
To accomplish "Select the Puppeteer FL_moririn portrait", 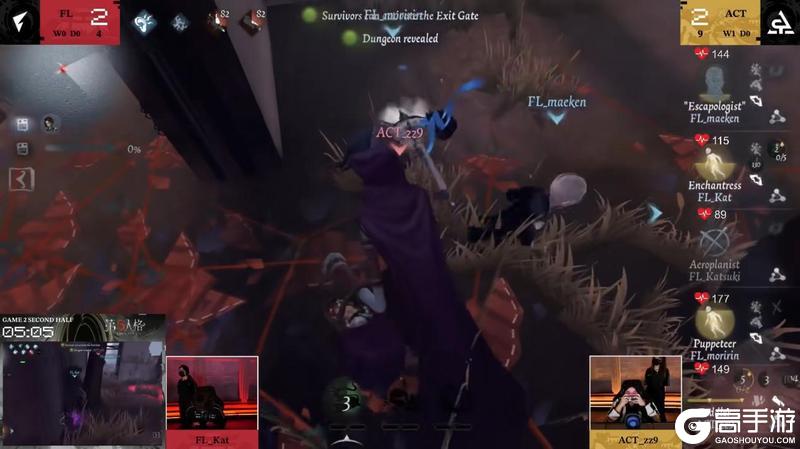I will click(713, 320).
